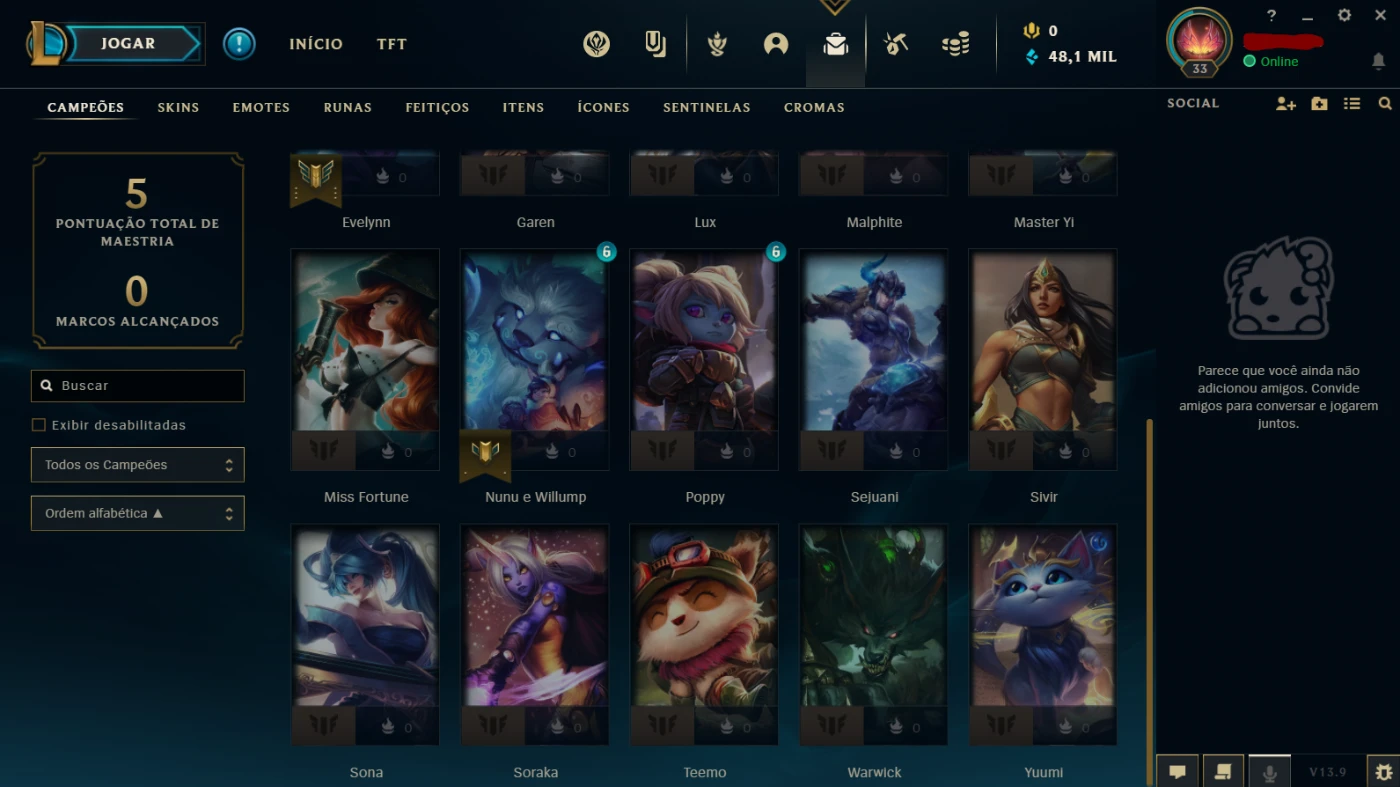
Task: Open the TFT menu item
Action: tap(391, 44)
